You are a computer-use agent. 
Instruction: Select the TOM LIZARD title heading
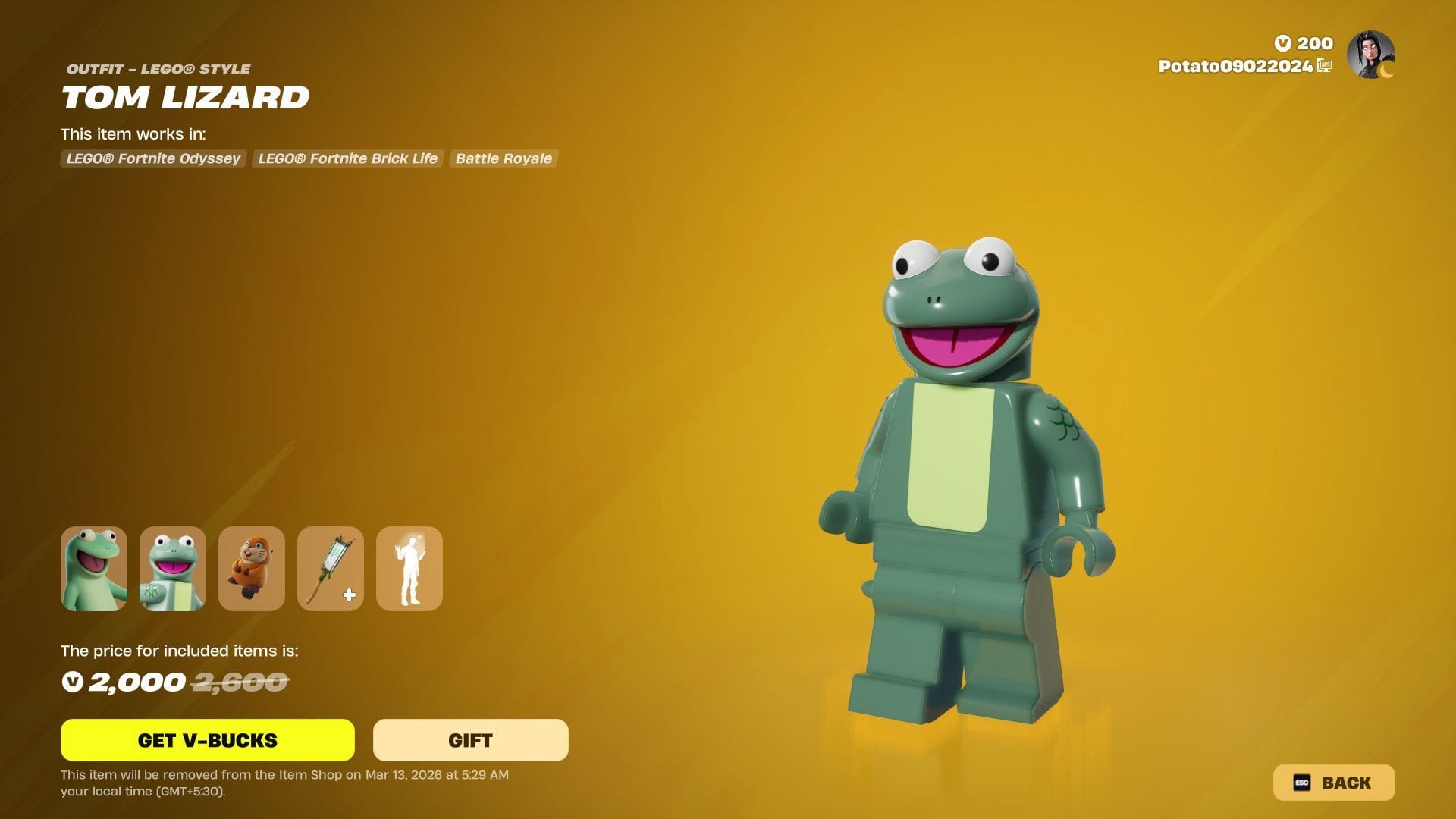click(x=186, y=97)
